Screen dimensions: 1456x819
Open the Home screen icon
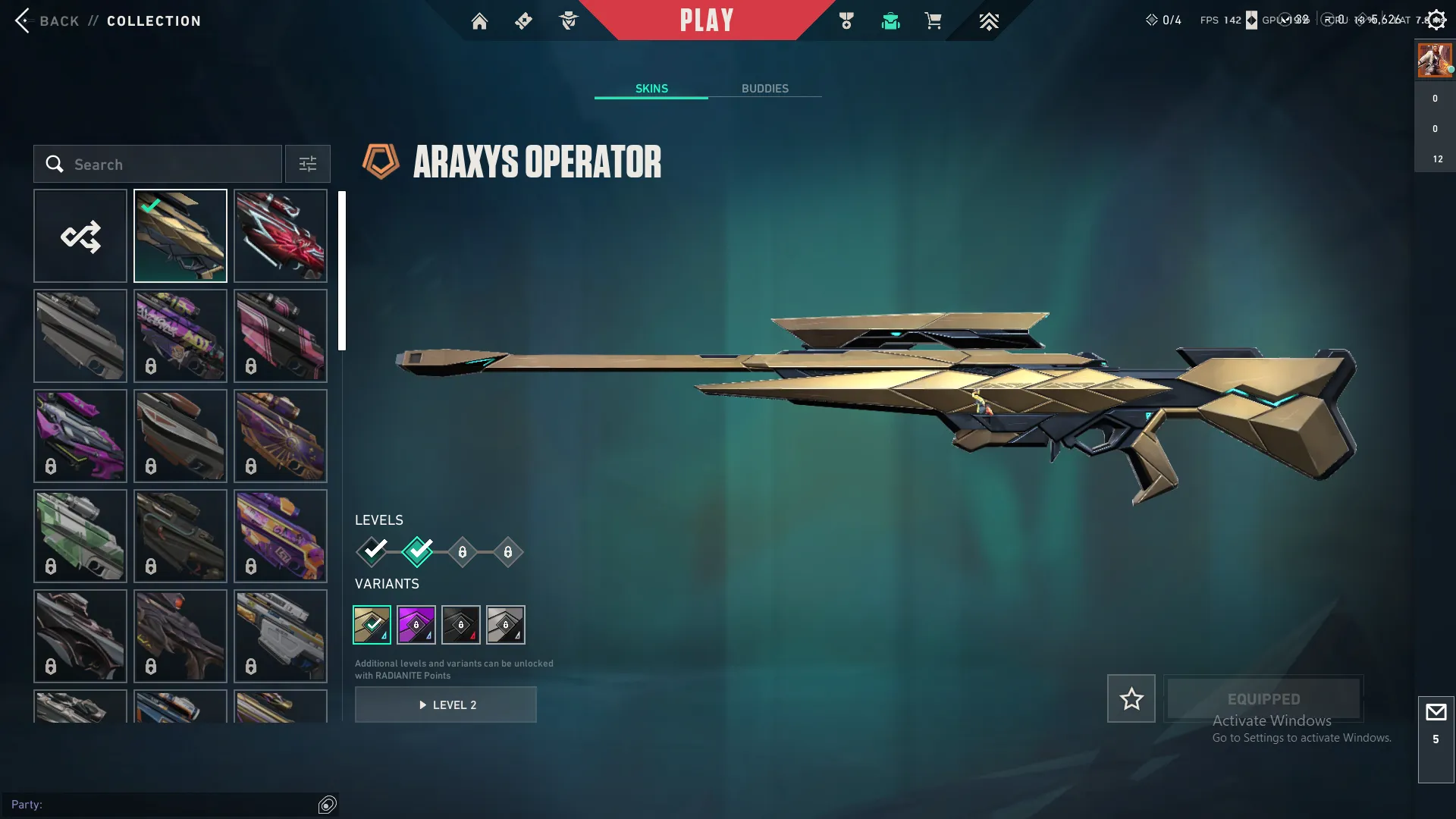[x=479, y=21]
